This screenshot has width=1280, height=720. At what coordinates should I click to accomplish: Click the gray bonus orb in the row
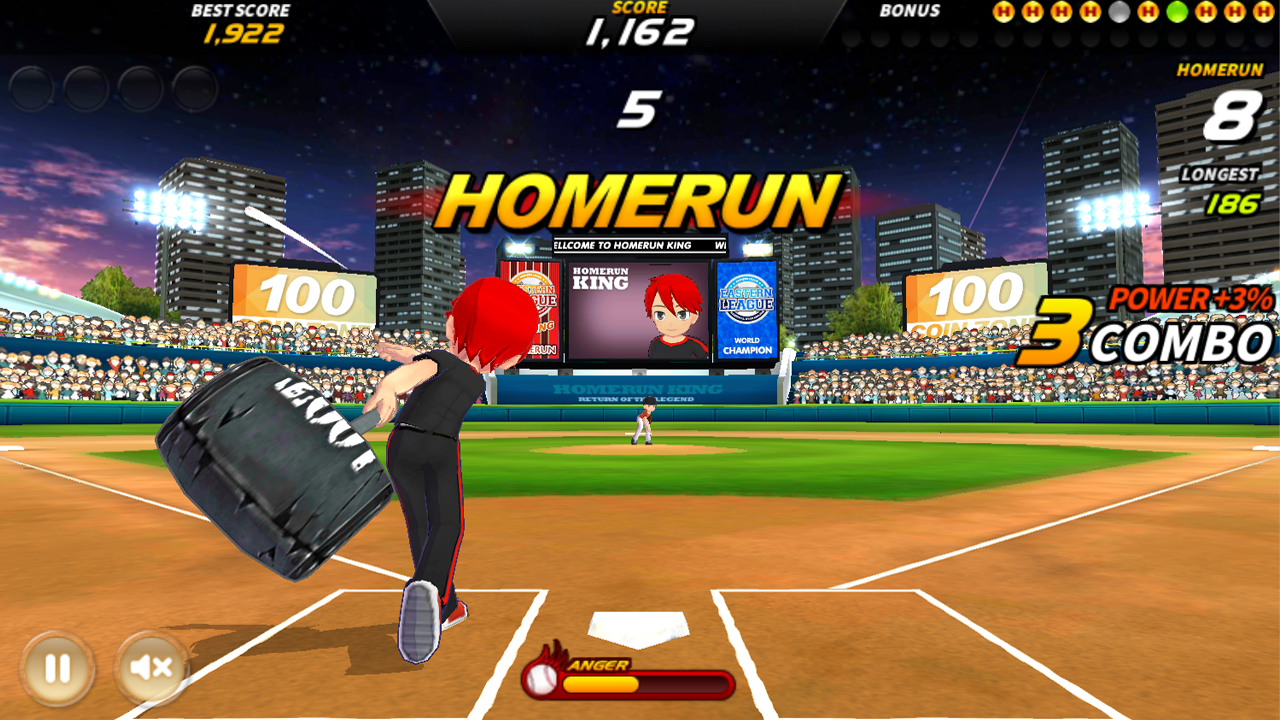(1119, 12)
